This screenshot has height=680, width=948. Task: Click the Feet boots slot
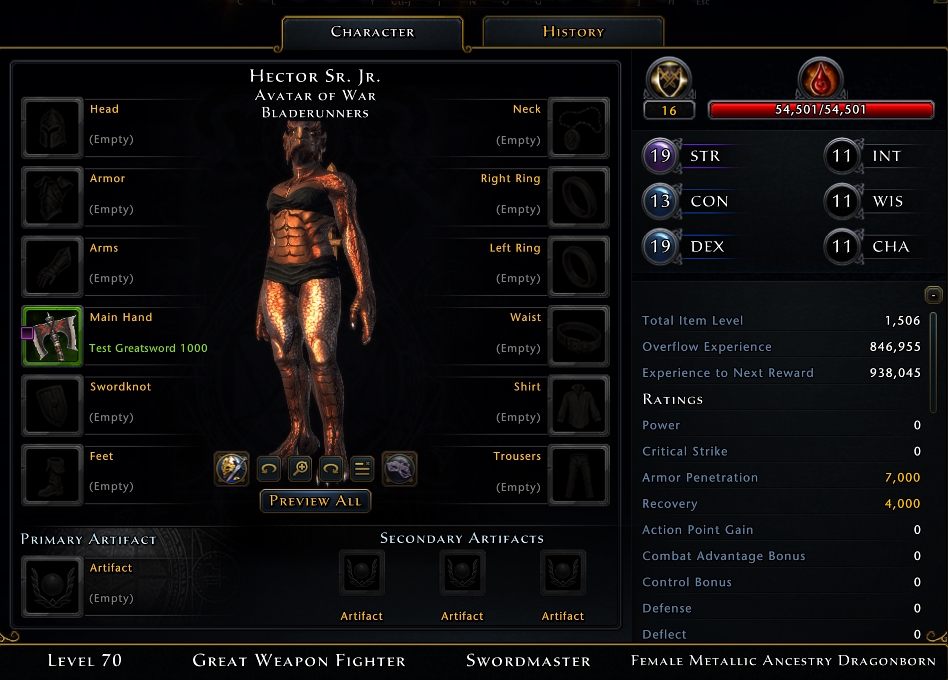[52, 475]
